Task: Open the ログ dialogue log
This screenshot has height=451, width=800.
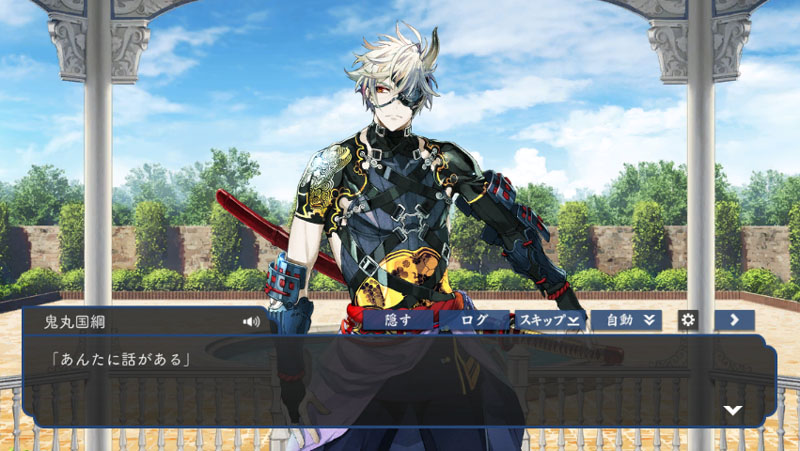Action: (x=473, y=320)
